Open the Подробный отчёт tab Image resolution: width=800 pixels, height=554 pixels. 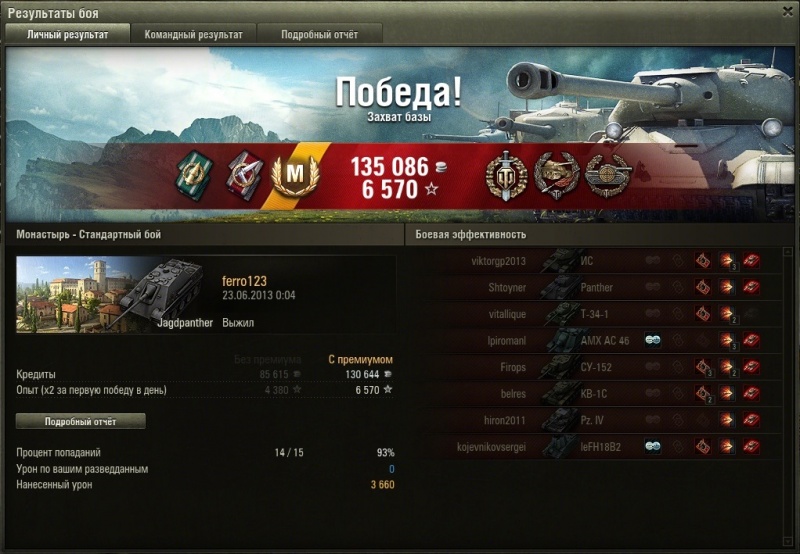coord(319,34)
